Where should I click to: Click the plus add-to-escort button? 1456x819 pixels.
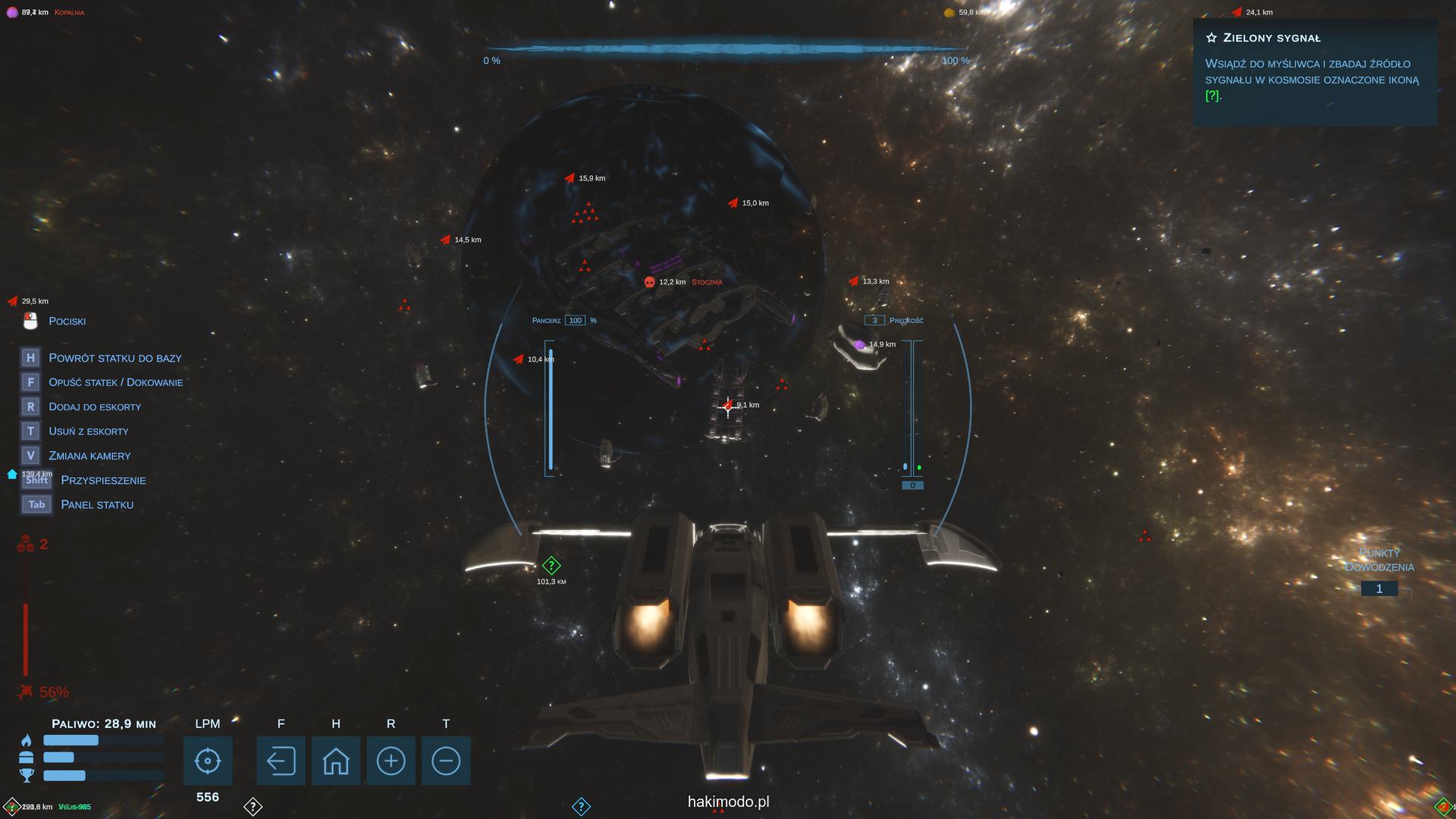(391, 761)
